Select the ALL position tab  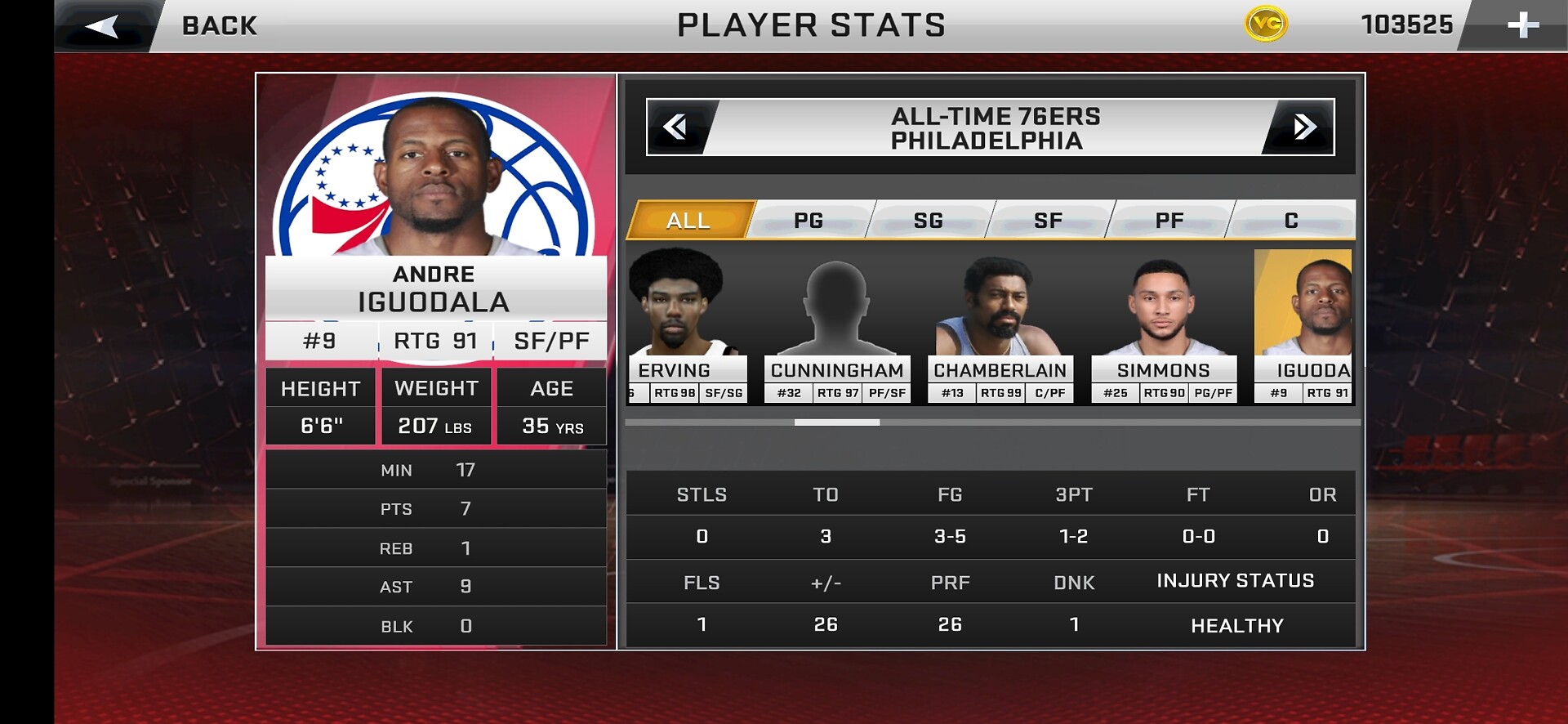pyautogui.click(x=688, y=221)
